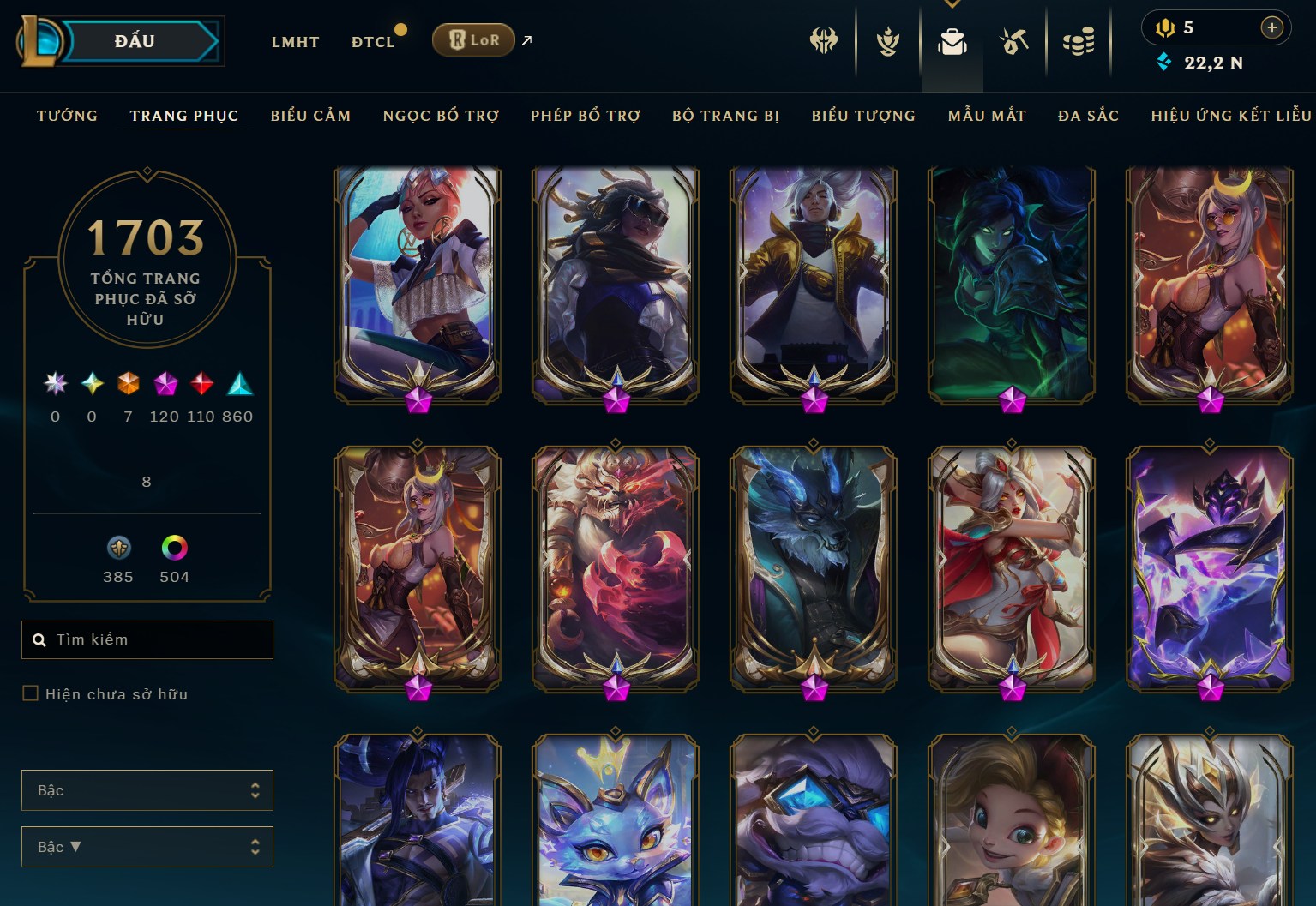Open the Hextech loot crafting icon
The width and height of the screenshot is (1316, 906).
1013,40
